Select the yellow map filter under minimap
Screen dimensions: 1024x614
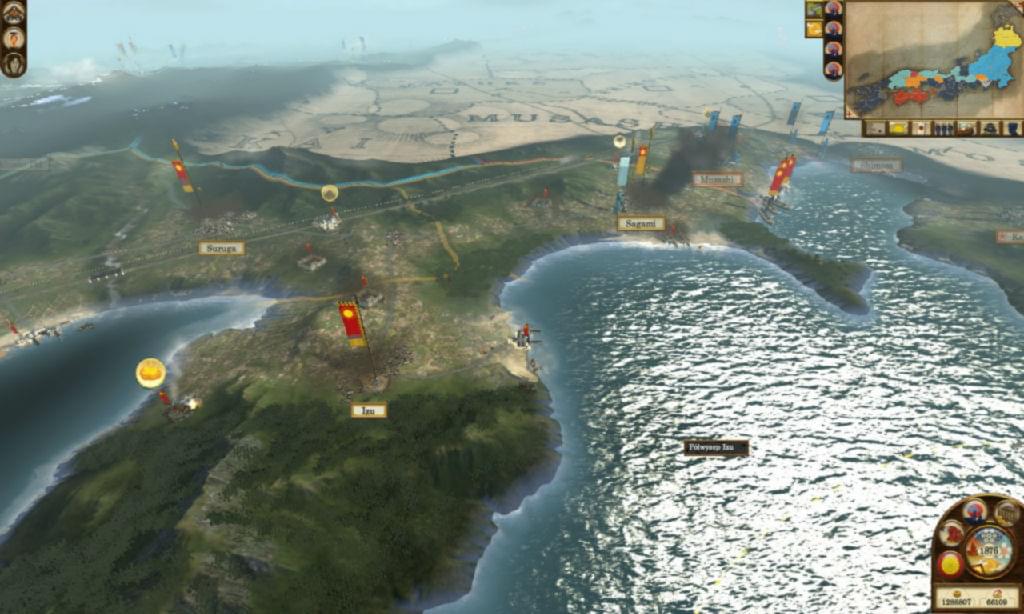(896, 128)
